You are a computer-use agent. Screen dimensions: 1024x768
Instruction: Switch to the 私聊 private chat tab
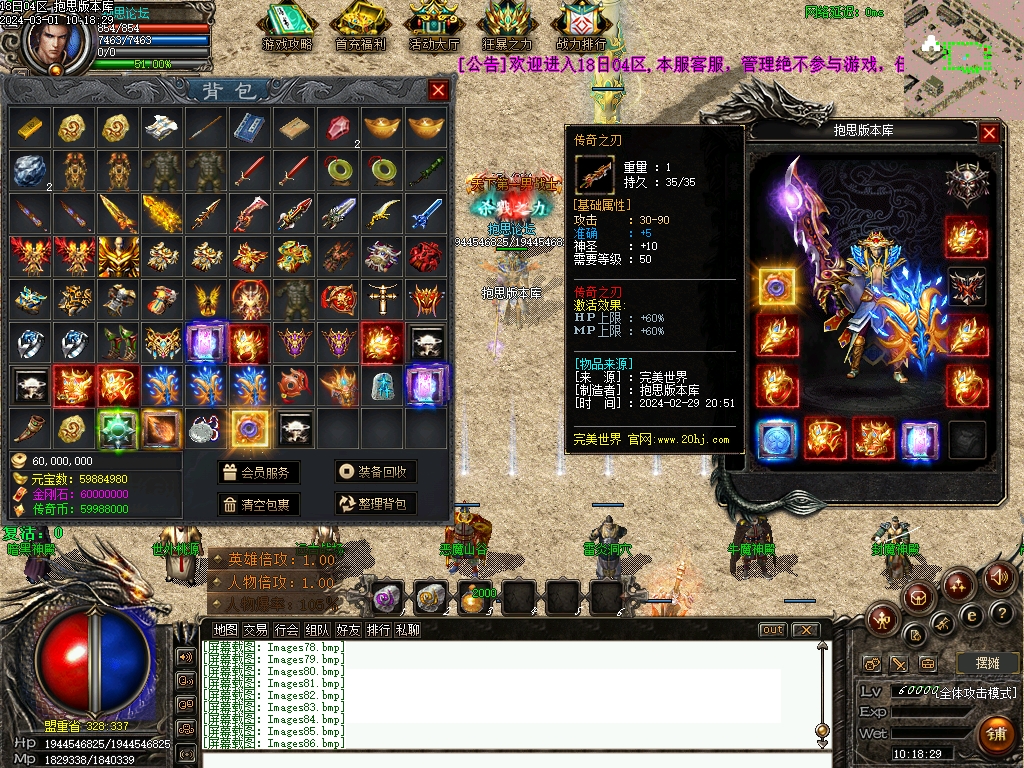tap(407, 630)
